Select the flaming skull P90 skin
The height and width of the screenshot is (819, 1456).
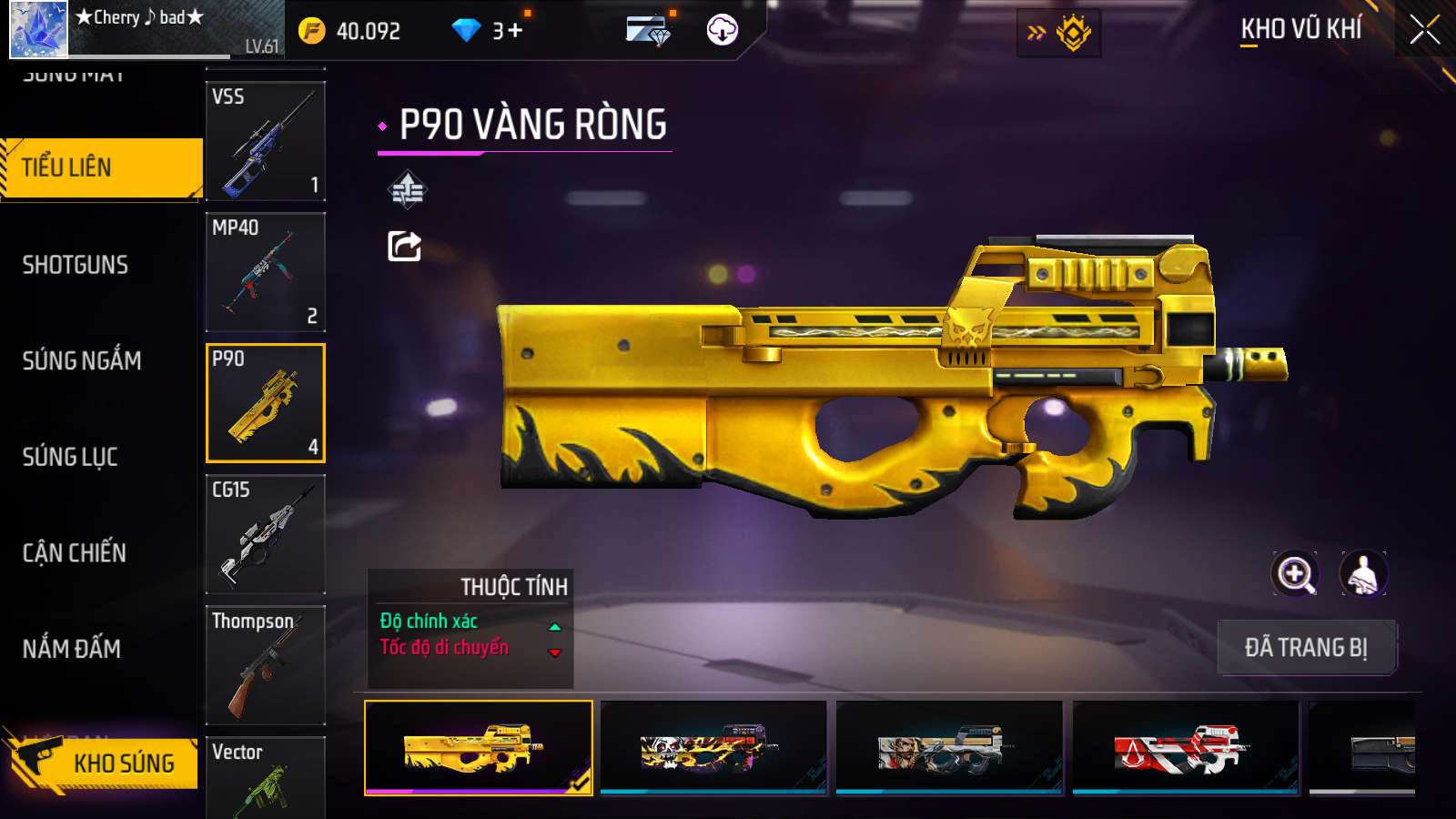pos(713,748)
